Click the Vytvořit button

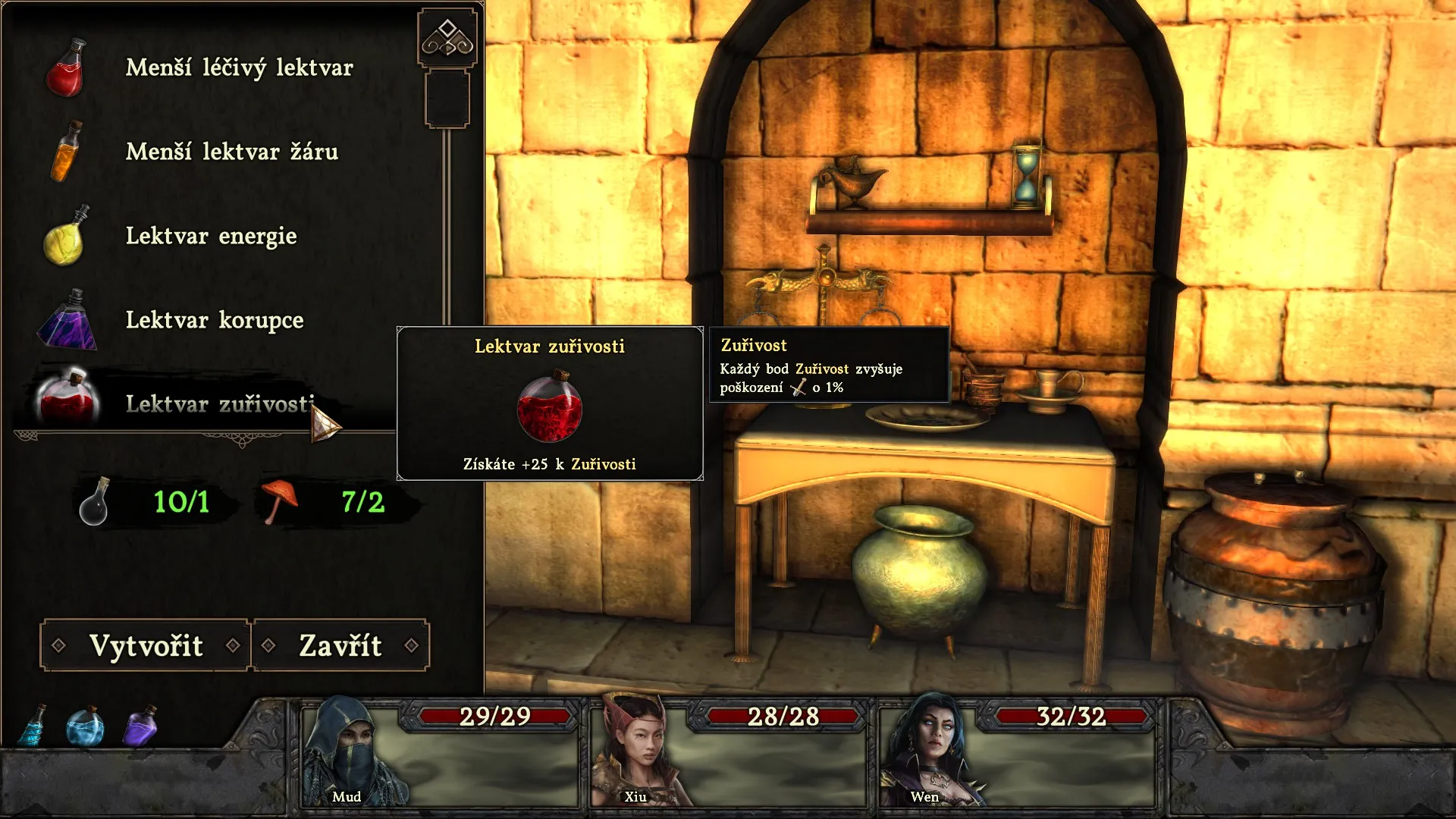(146, 645)
